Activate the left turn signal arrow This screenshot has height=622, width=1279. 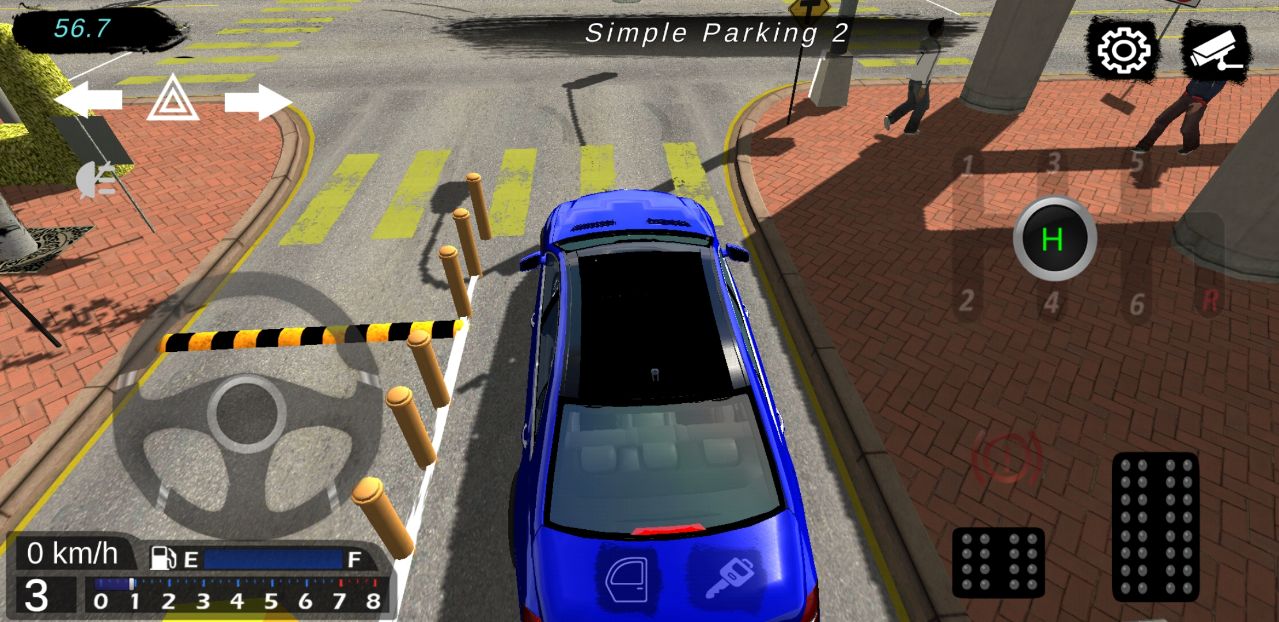88,99
